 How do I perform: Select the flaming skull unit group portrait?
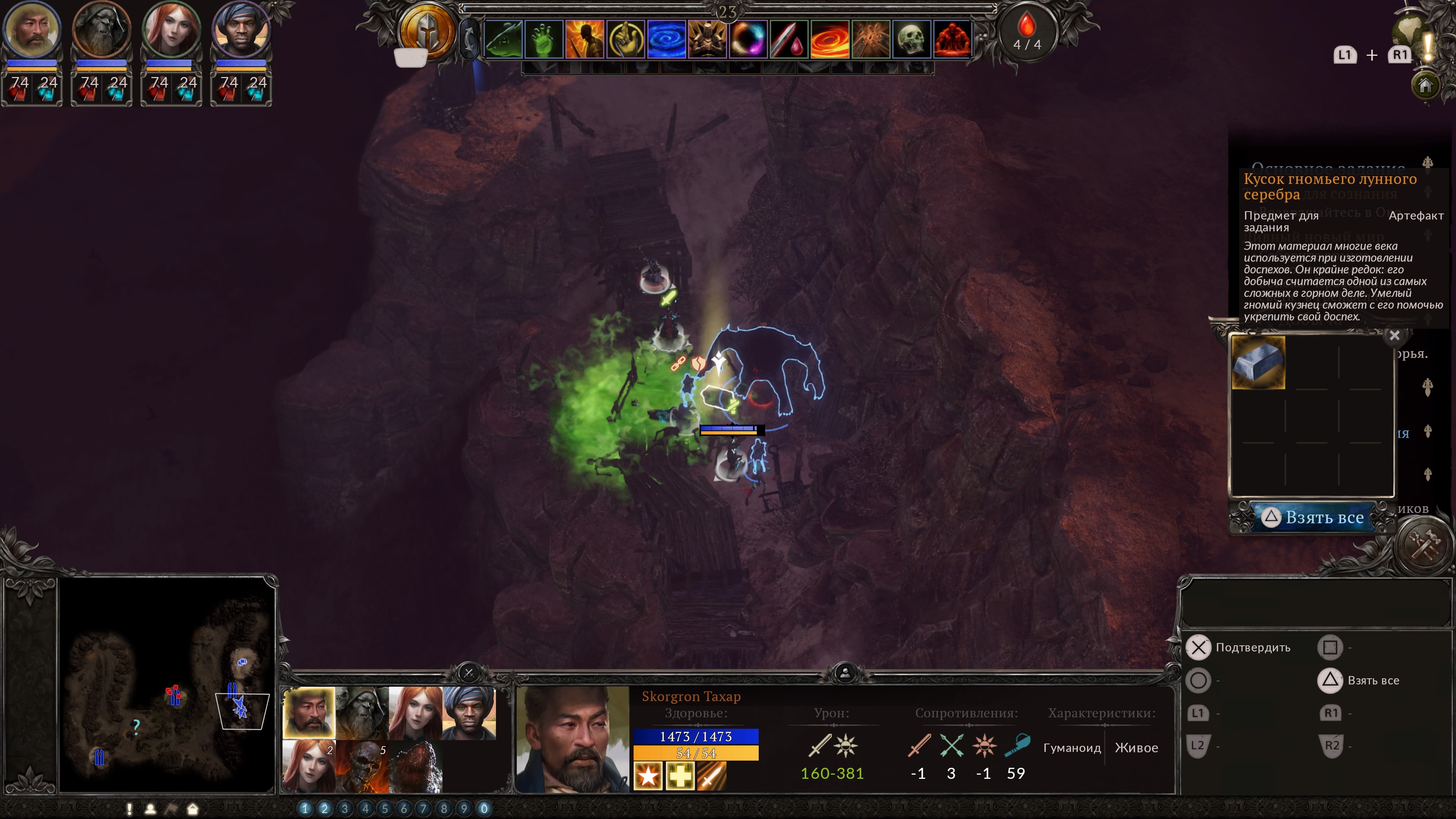click(362, 766)
